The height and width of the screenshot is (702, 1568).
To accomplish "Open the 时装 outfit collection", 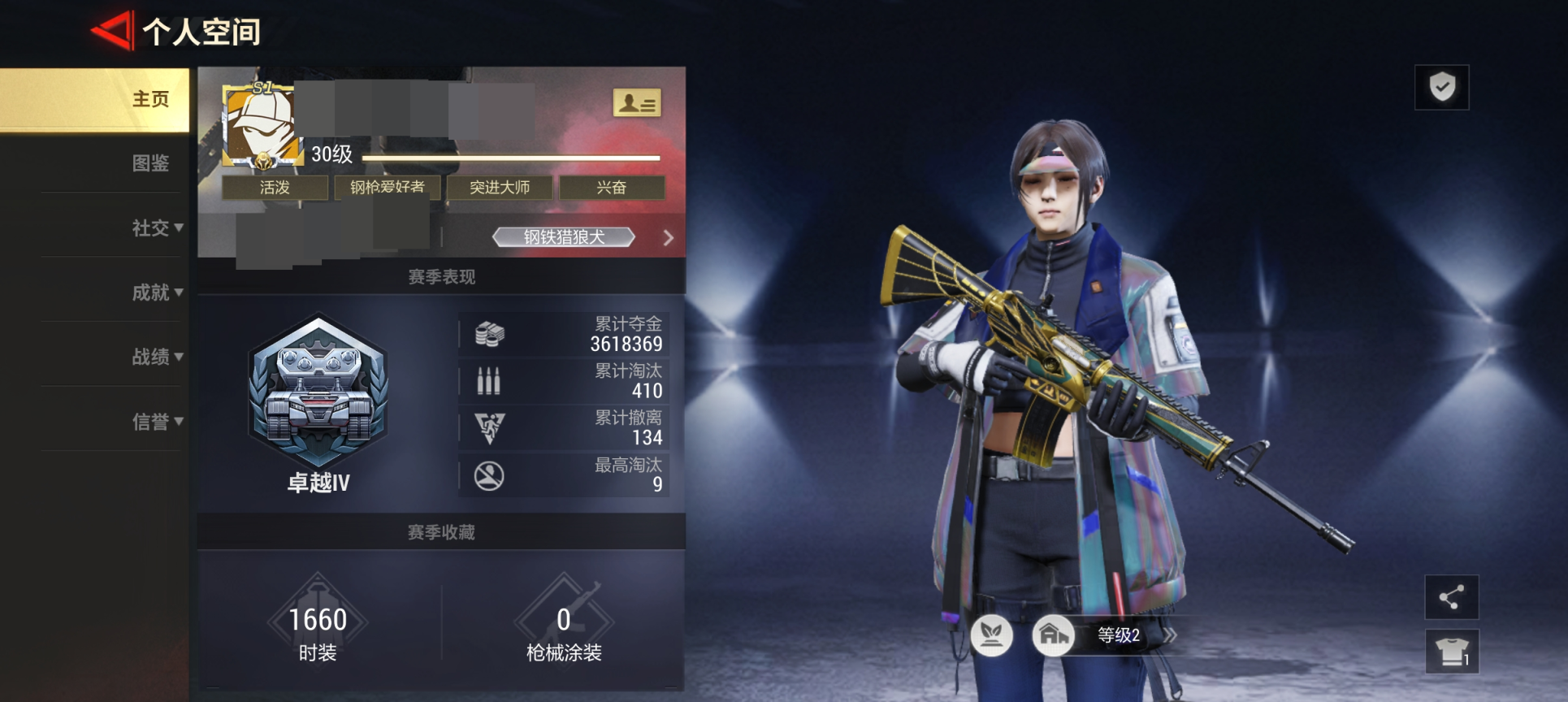I will [x=318, y=628].
